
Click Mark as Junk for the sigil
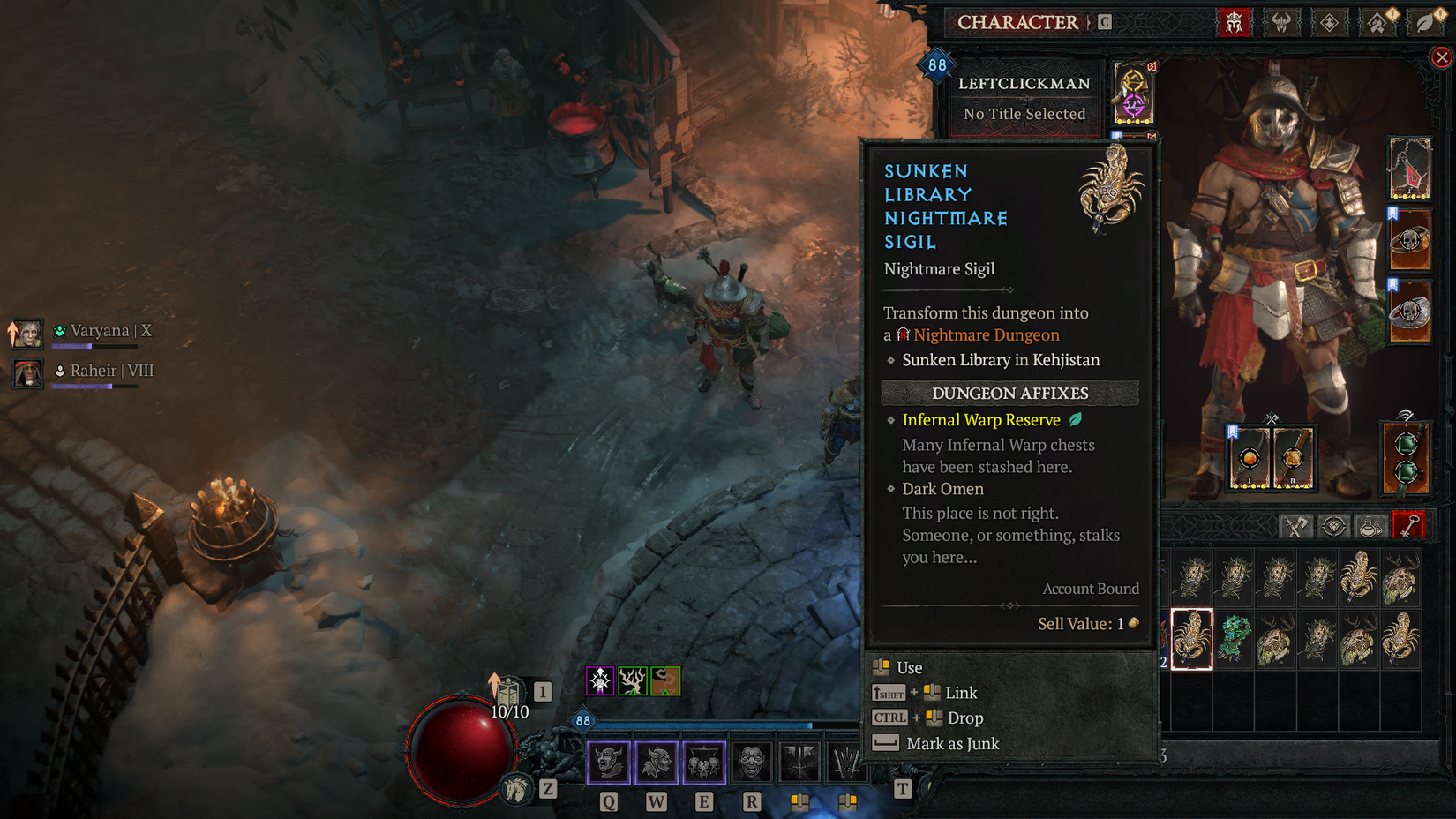click(x=951, y=744)
